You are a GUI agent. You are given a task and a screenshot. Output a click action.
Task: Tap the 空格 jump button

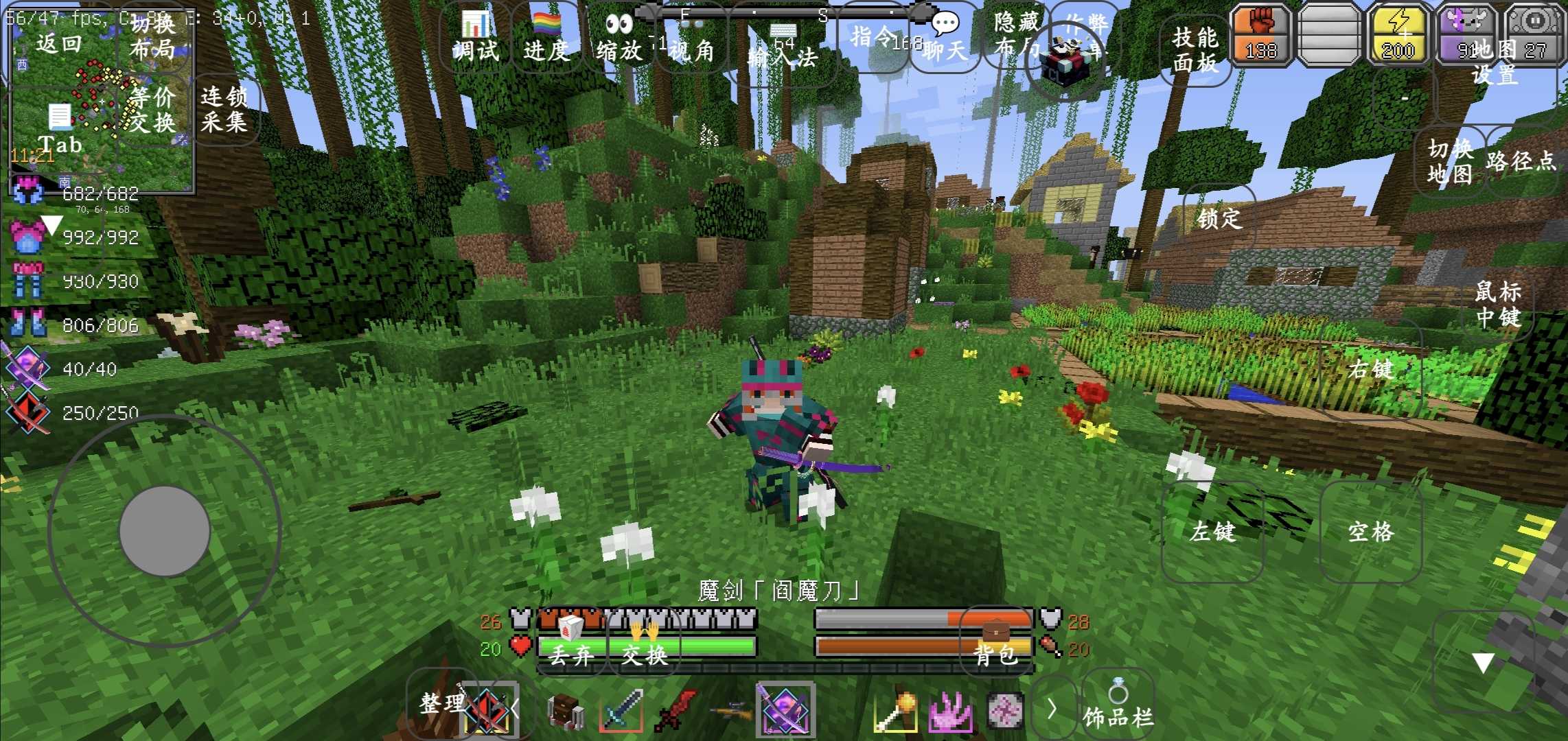(1370, 532)
